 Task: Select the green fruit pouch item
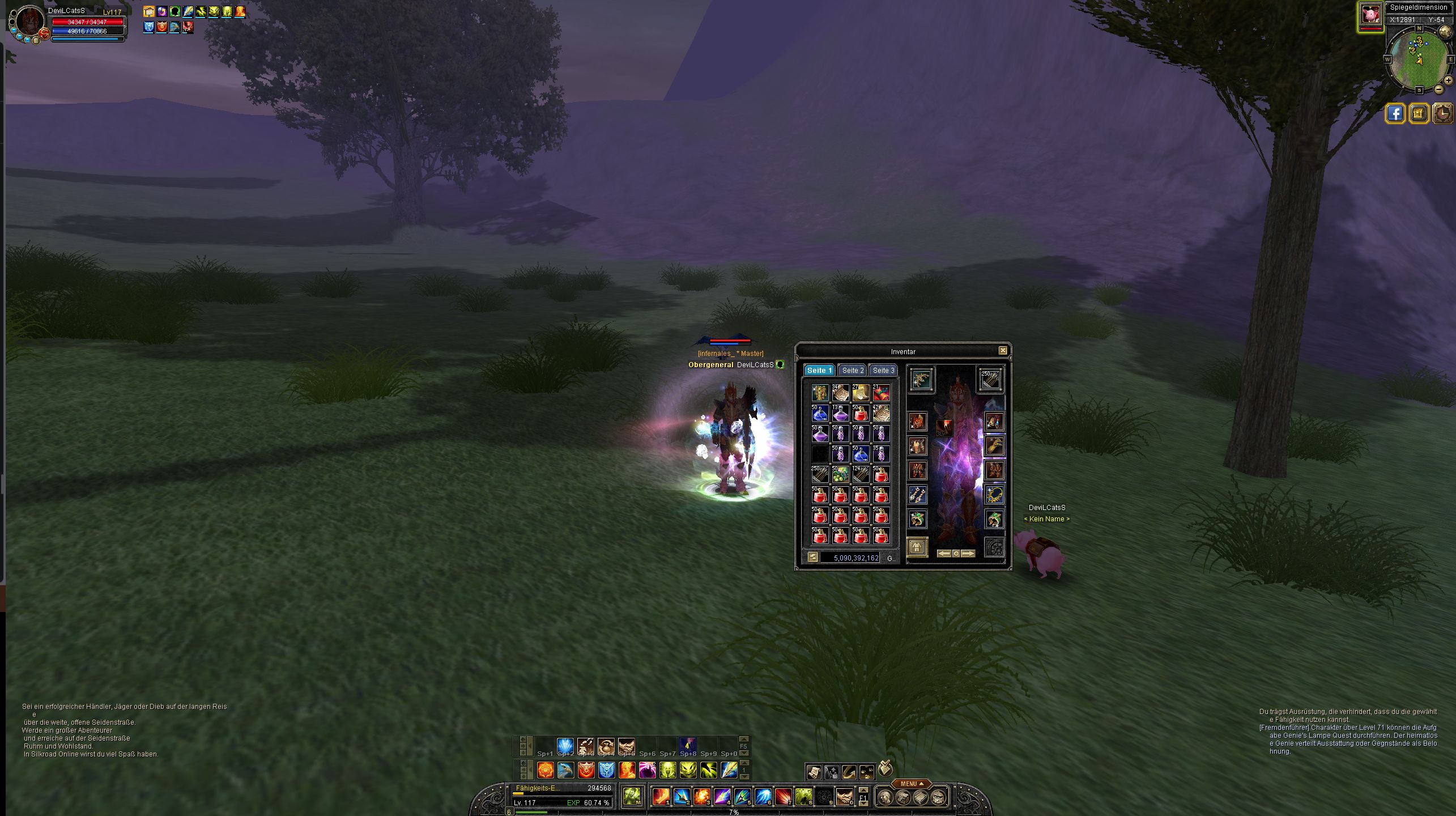pos(840,474)
